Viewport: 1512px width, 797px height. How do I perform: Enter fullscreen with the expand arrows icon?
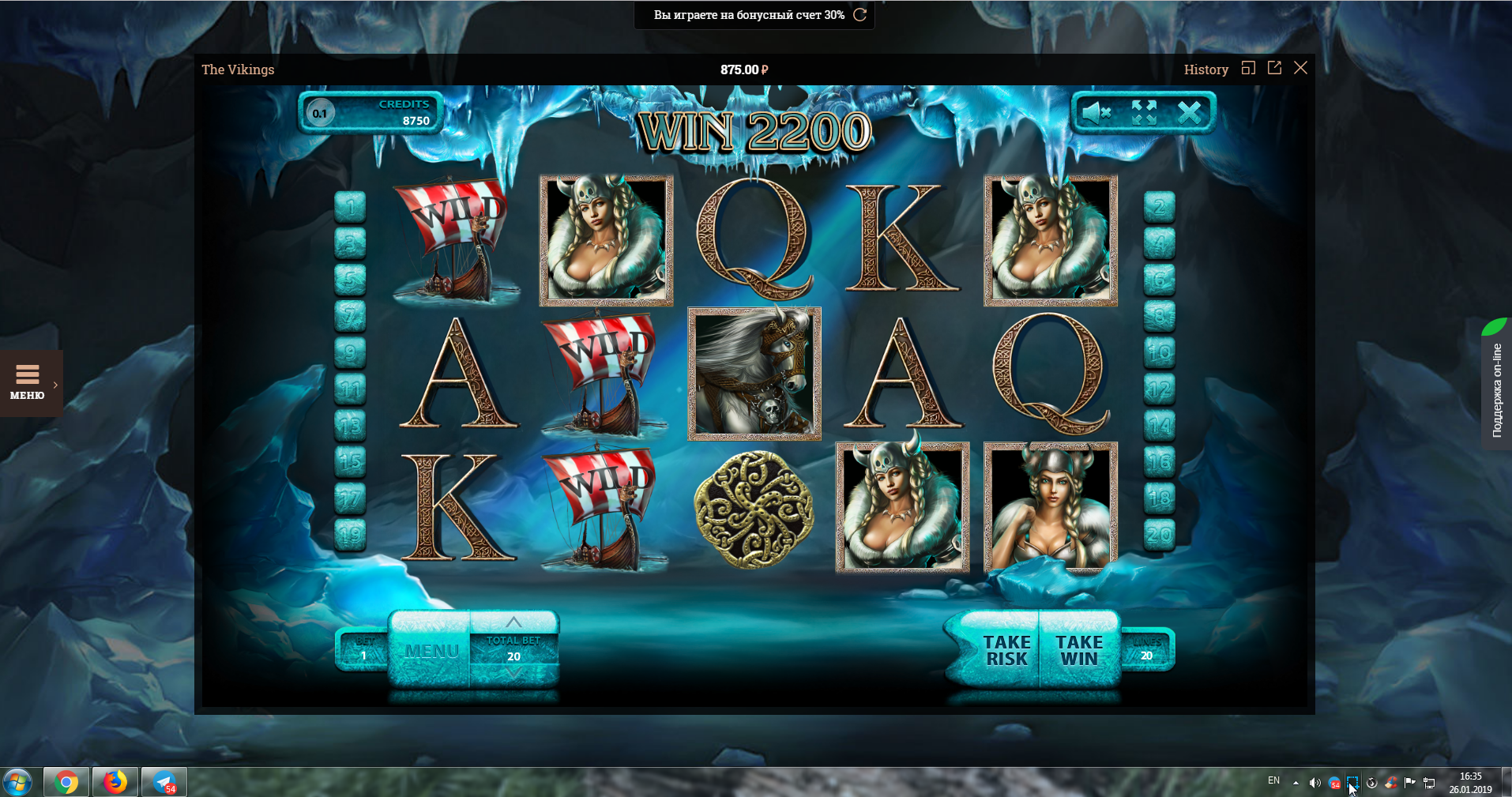(x=1143, y=113)
